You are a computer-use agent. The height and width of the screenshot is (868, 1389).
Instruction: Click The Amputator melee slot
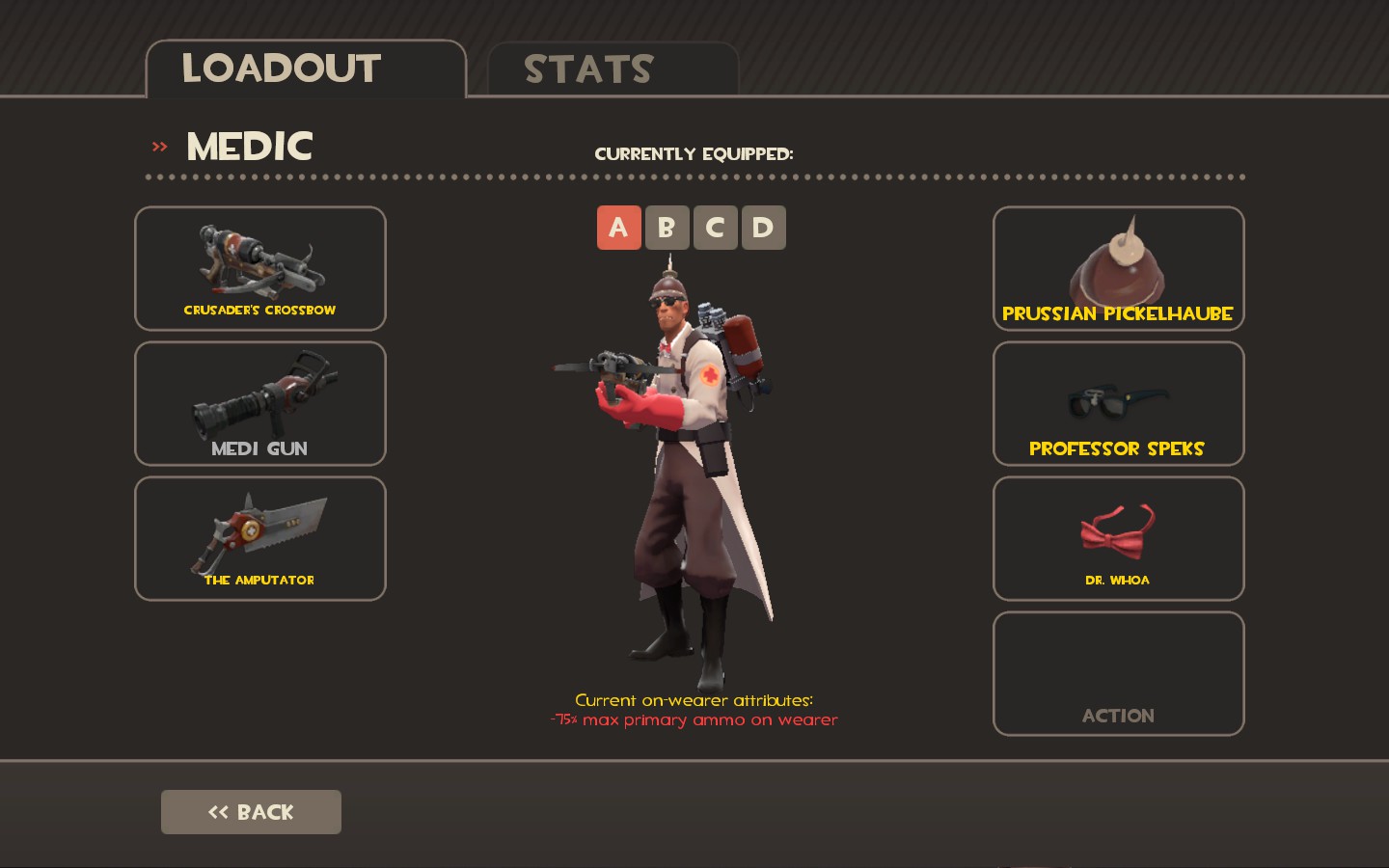pyautogui.click(x=260, y=538)
